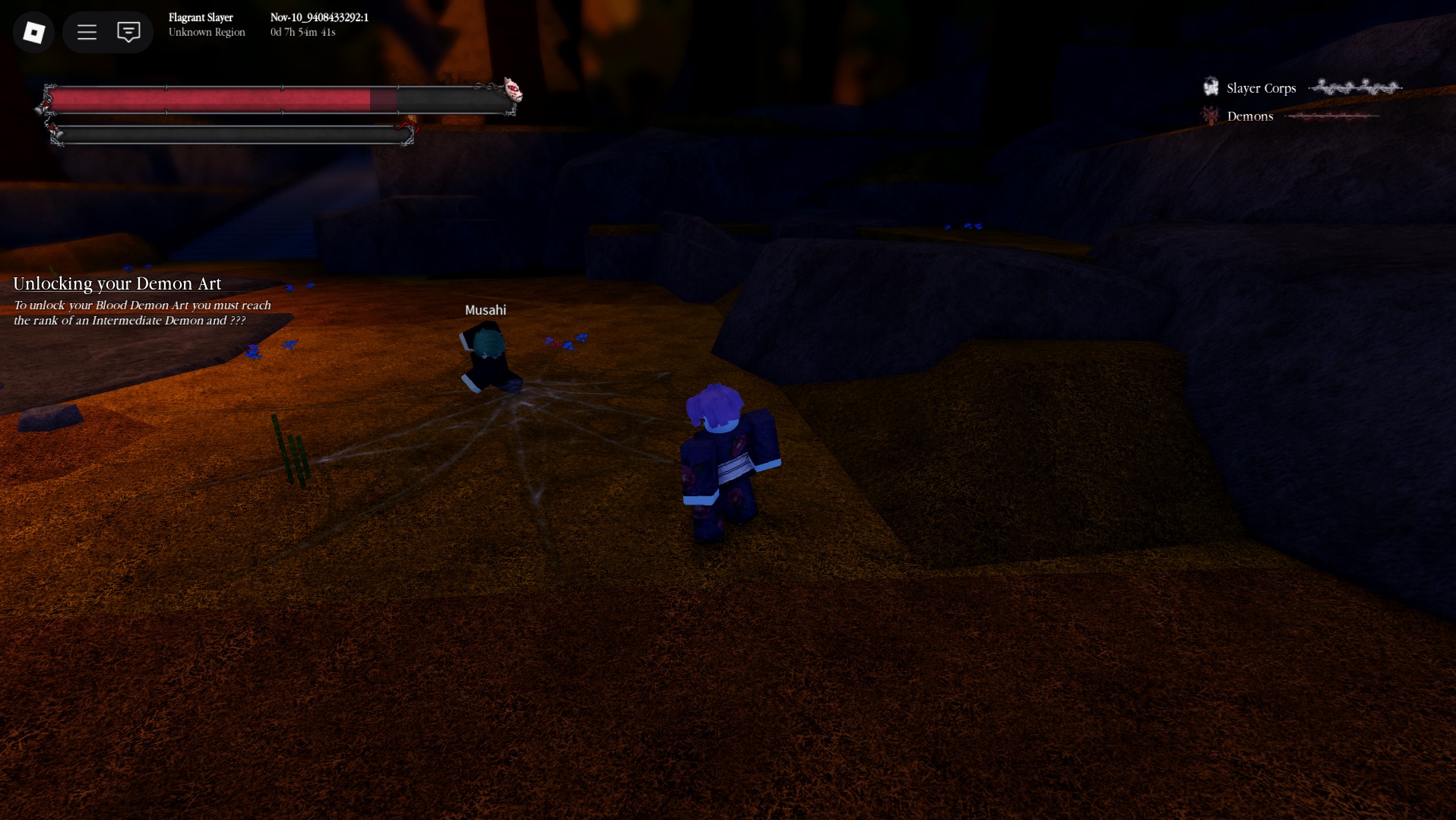Viewport: 1456px width, 820px height.
Task: Expand the Unlocking your Demon Art quest details
Action: (x=117, y=283)
